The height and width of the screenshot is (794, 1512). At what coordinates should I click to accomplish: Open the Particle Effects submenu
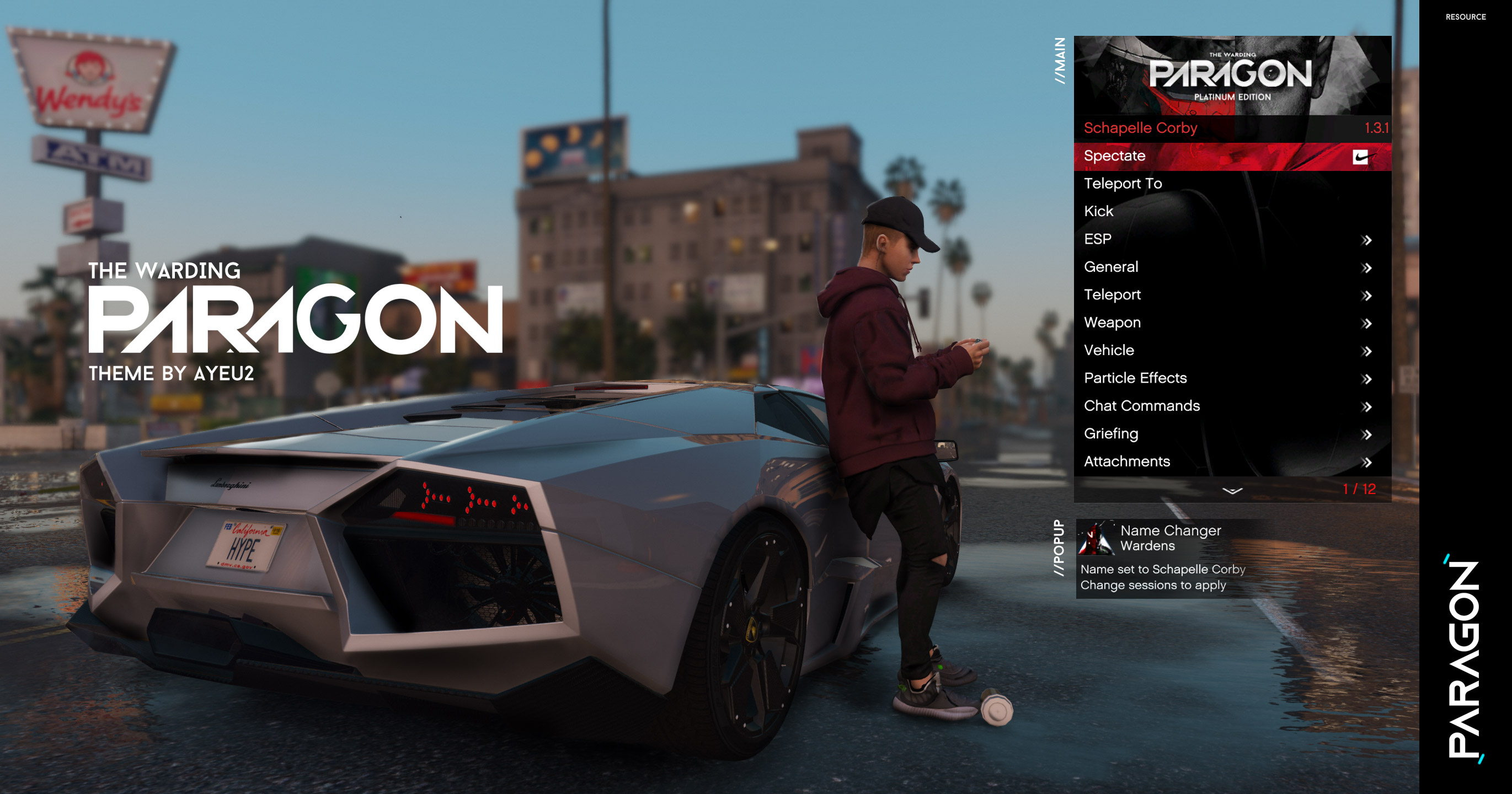1135,378
